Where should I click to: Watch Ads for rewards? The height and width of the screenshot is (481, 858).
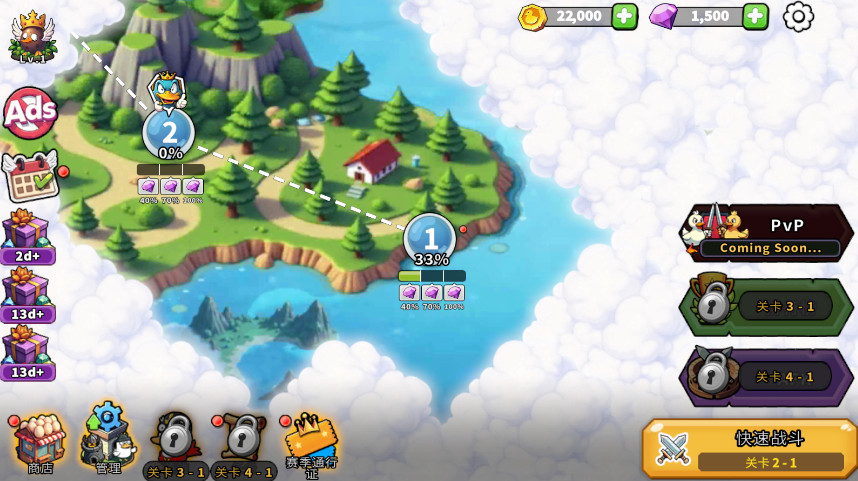30,113
